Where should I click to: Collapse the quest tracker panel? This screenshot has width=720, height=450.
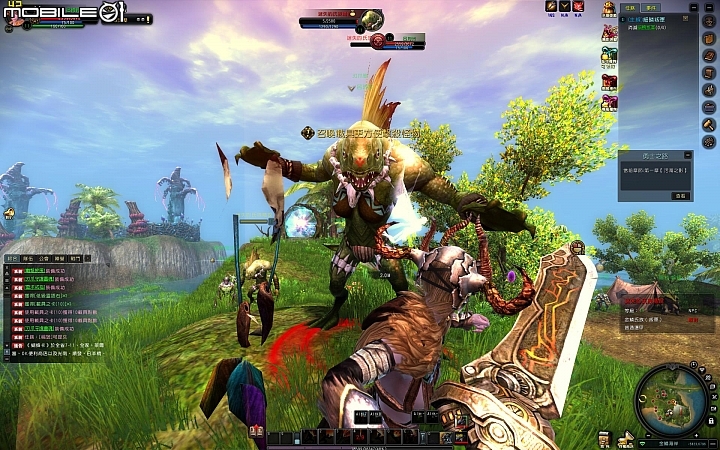694,6
